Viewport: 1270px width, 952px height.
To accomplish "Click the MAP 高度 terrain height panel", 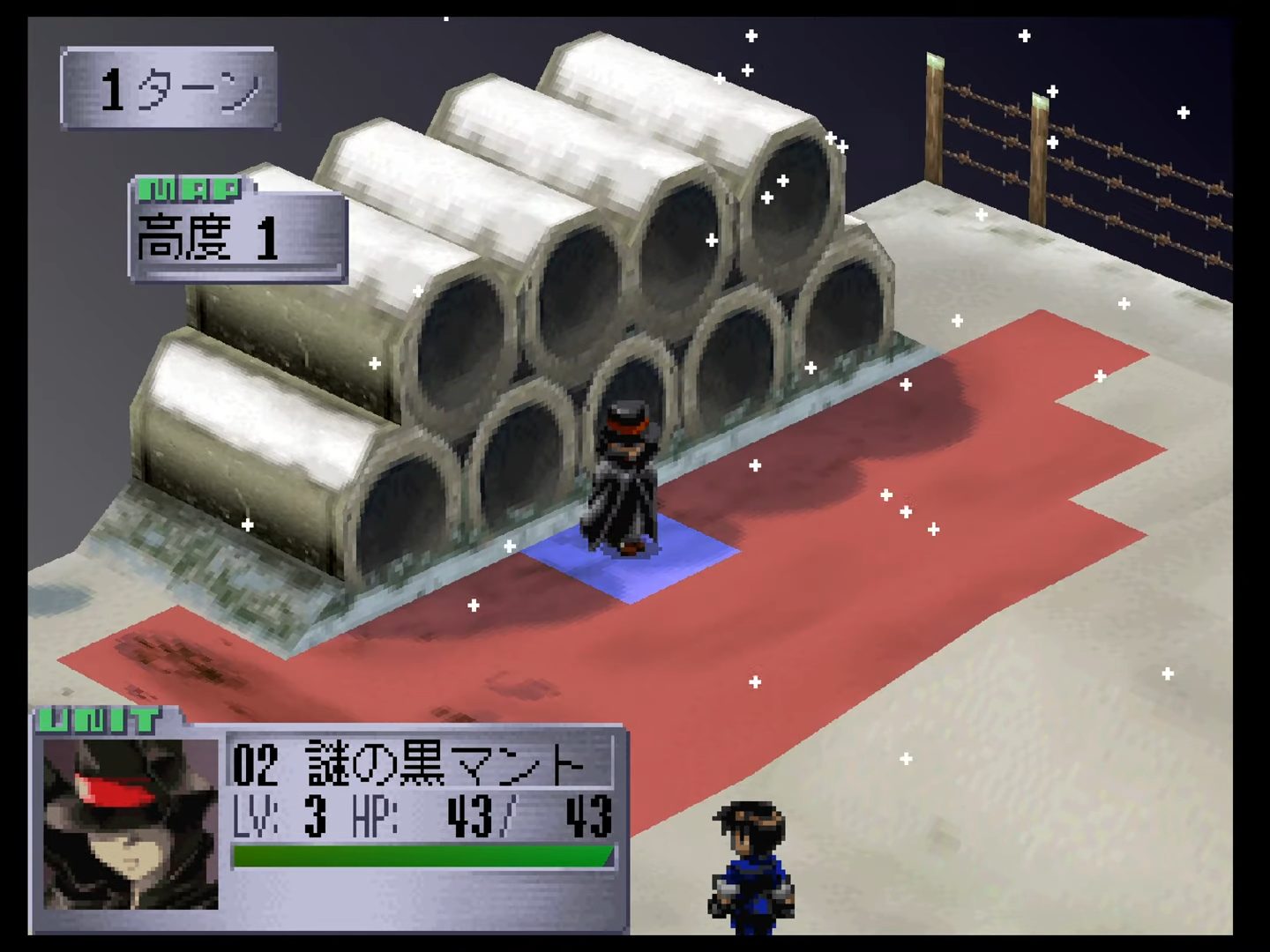I will (x=238, y=232).
